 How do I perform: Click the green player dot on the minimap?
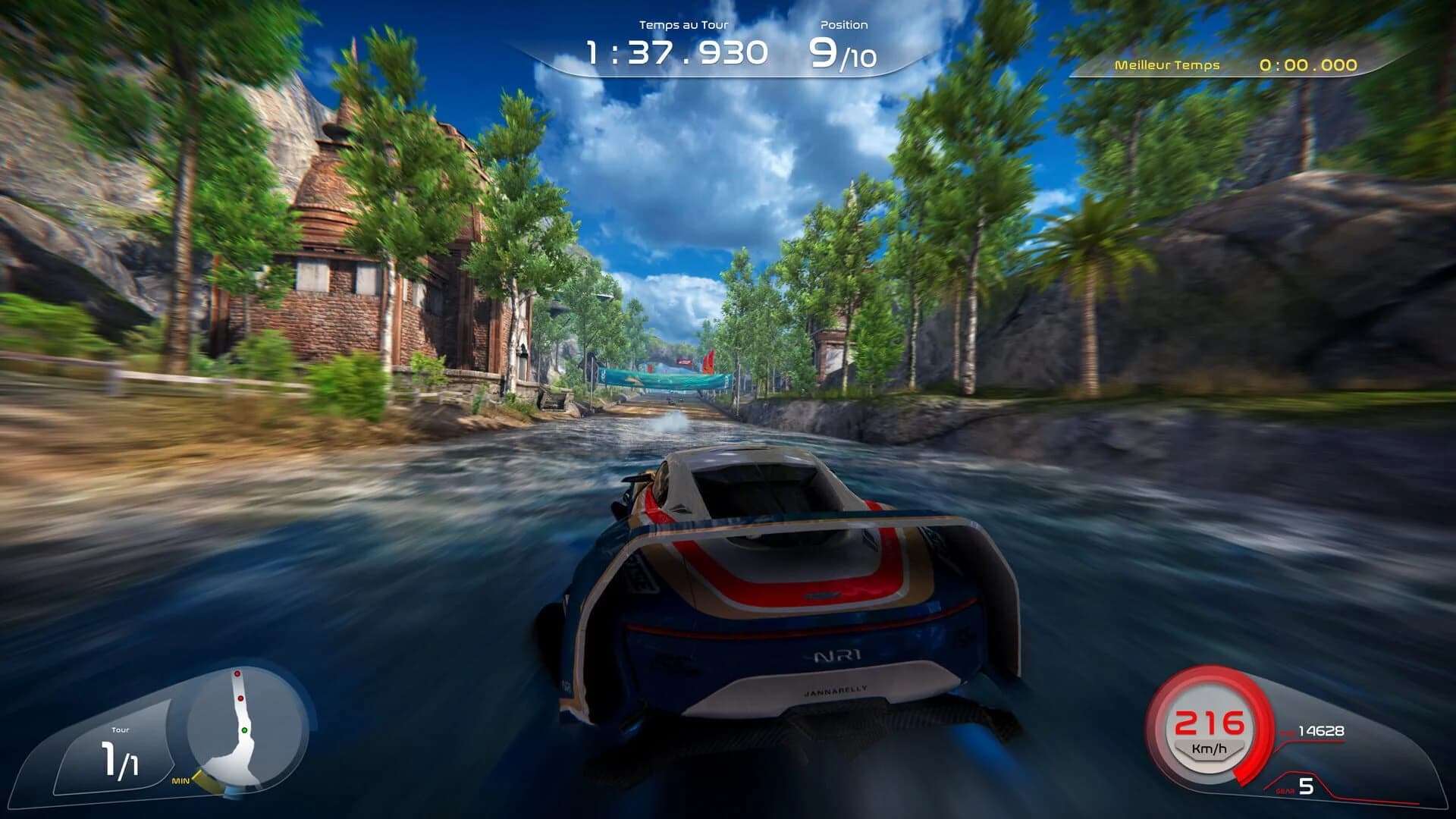tap(244, 730)
